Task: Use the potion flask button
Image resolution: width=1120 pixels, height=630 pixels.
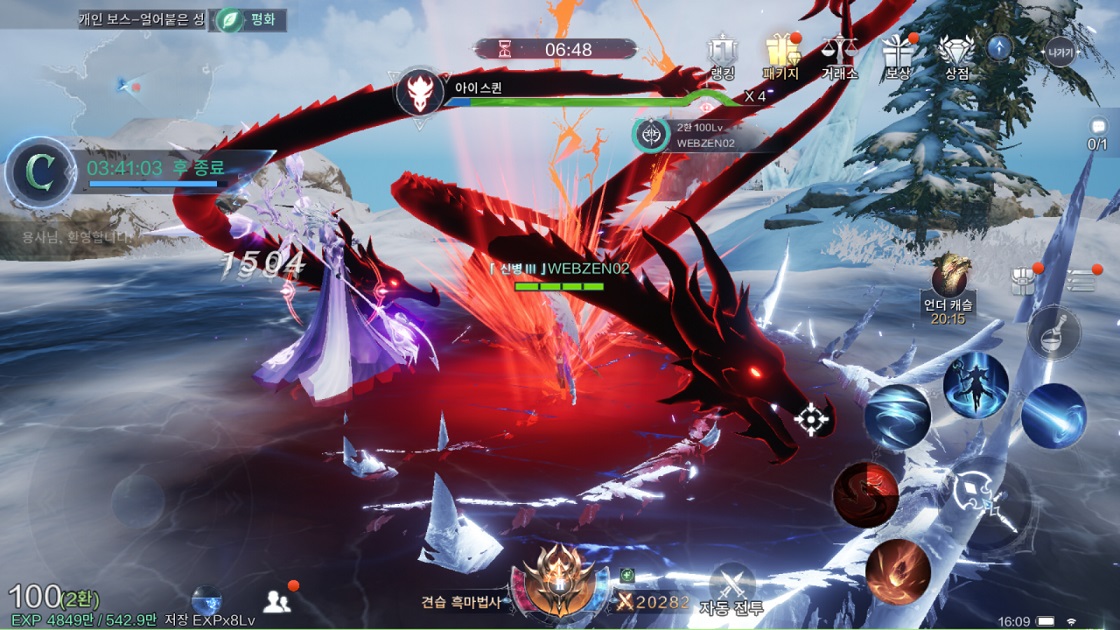Action: pos(1053,333)
